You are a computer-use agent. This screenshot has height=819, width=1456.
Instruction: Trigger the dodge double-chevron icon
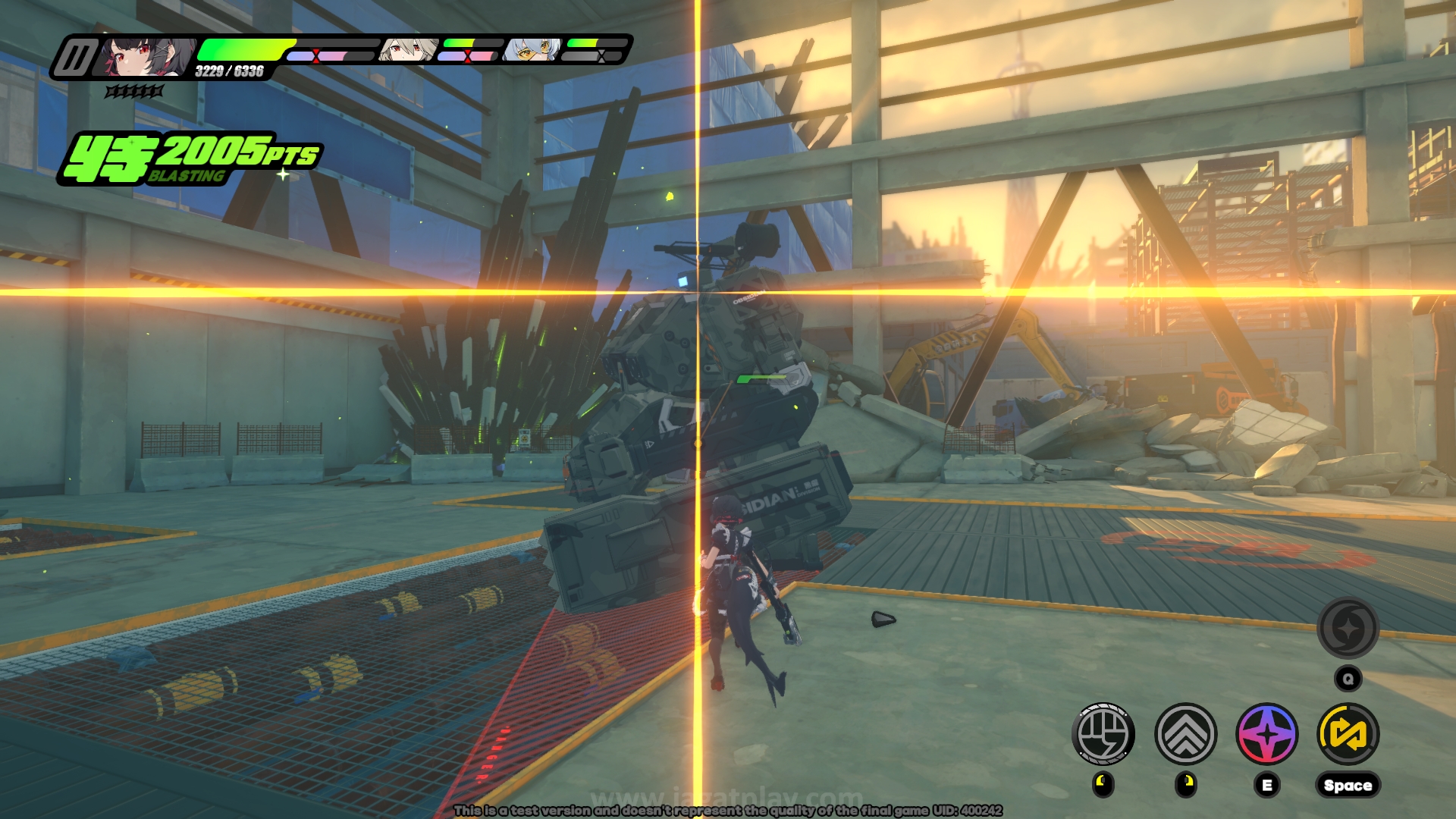tap(1185, 733)
